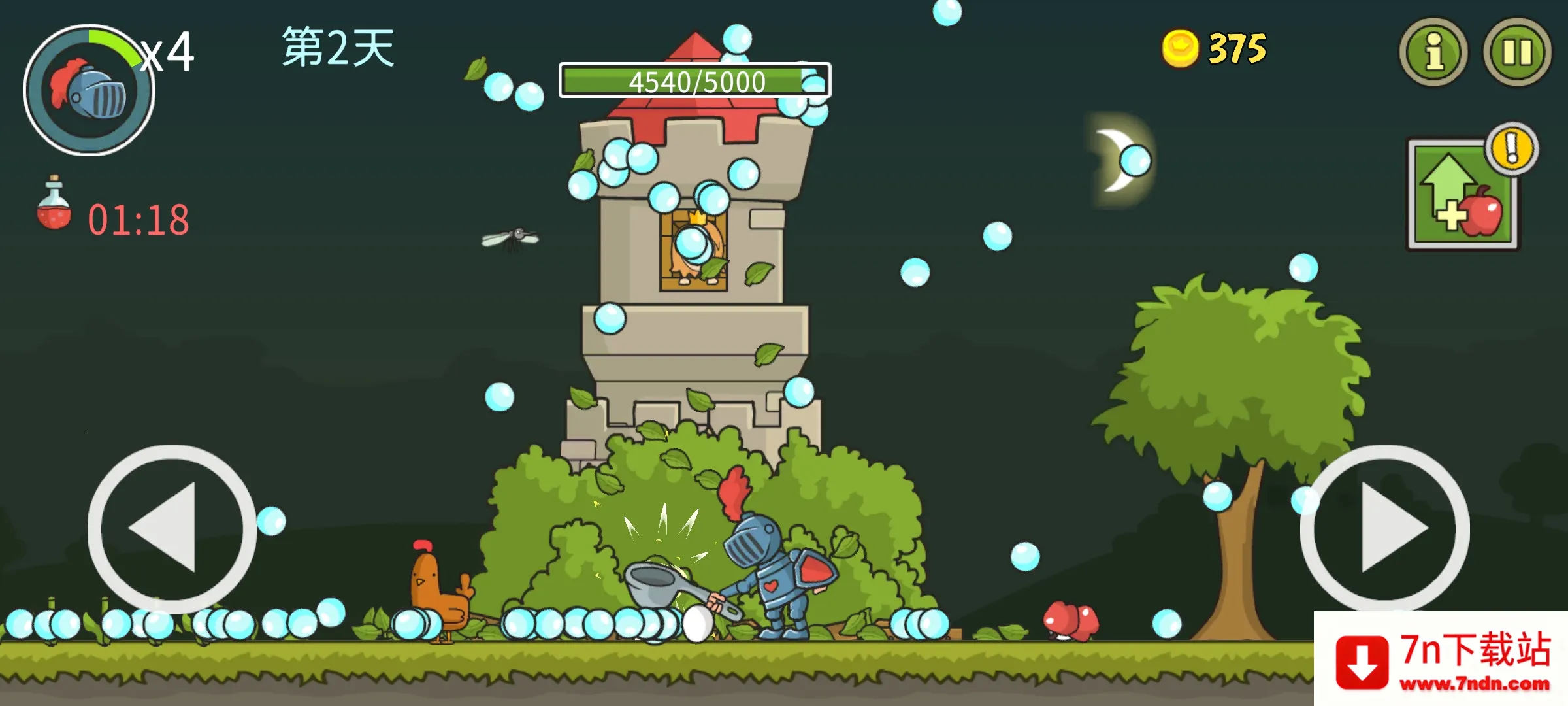This screenshot has width=1568, height=706.
Task: Tap the right movement arrow
Action: 1385,528
